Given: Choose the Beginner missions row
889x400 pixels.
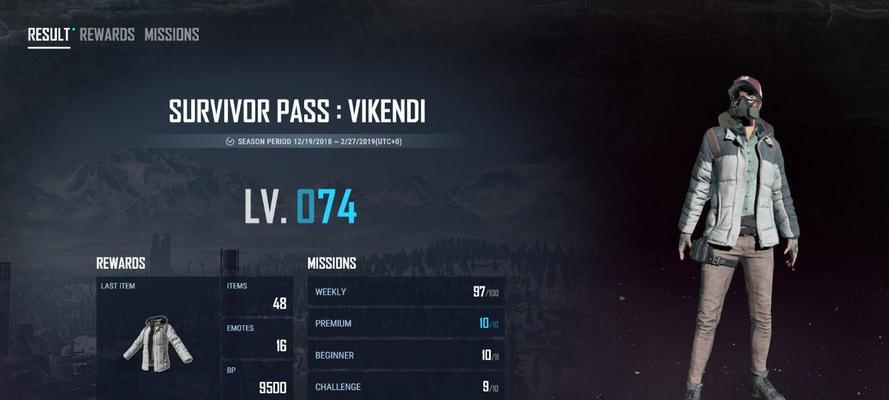Looking at the screenshot, I should 405,355.
